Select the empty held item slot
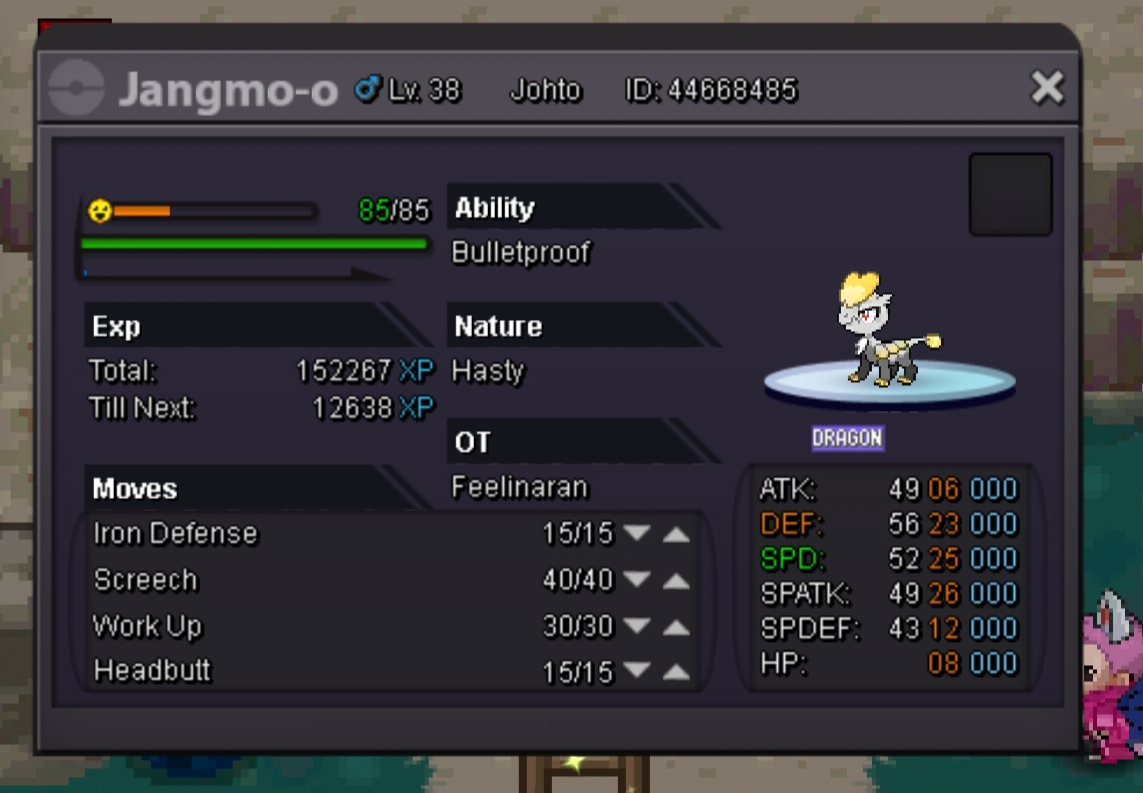The width and height of the screenshot is (1143, 793). [x=1010, y=194]
